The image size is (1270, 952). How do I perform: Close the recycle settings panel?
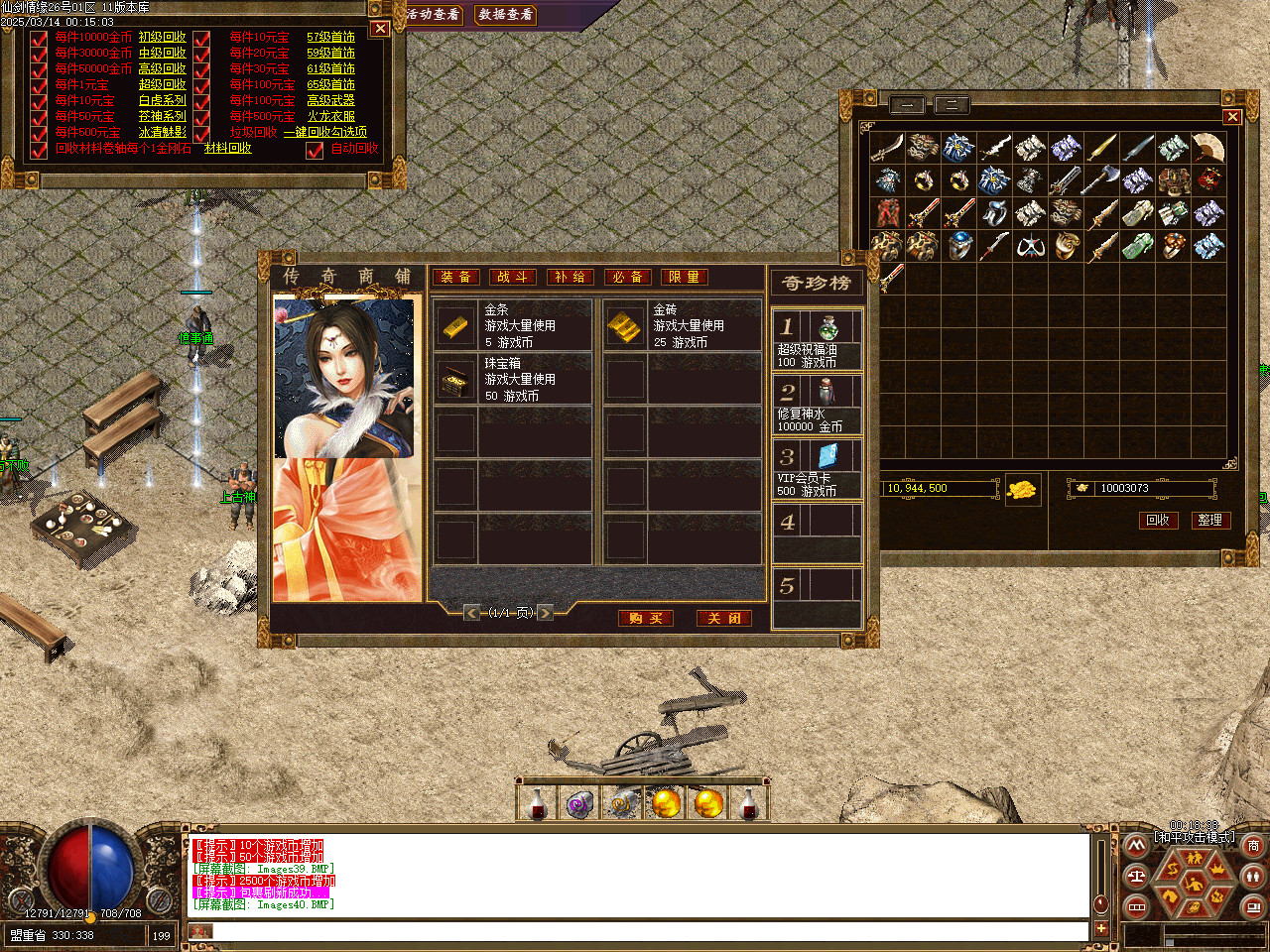[379, 29]
